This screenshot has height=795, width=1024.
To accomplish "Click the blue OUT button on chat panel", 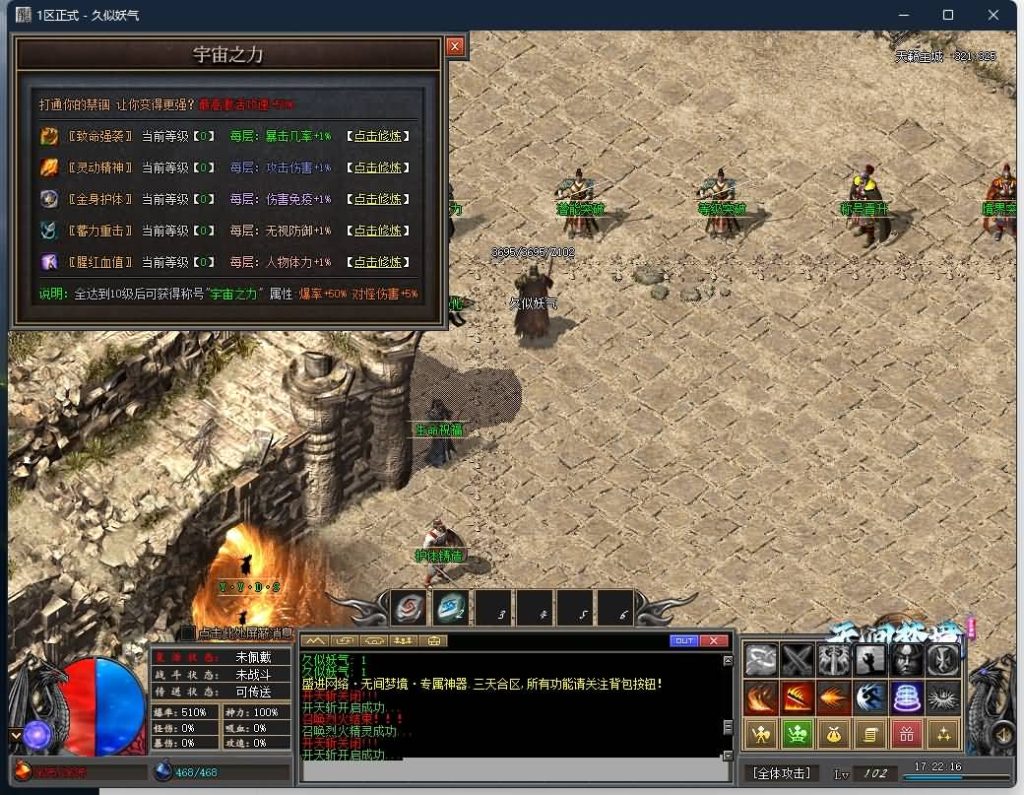I will [x=684, y=641].
